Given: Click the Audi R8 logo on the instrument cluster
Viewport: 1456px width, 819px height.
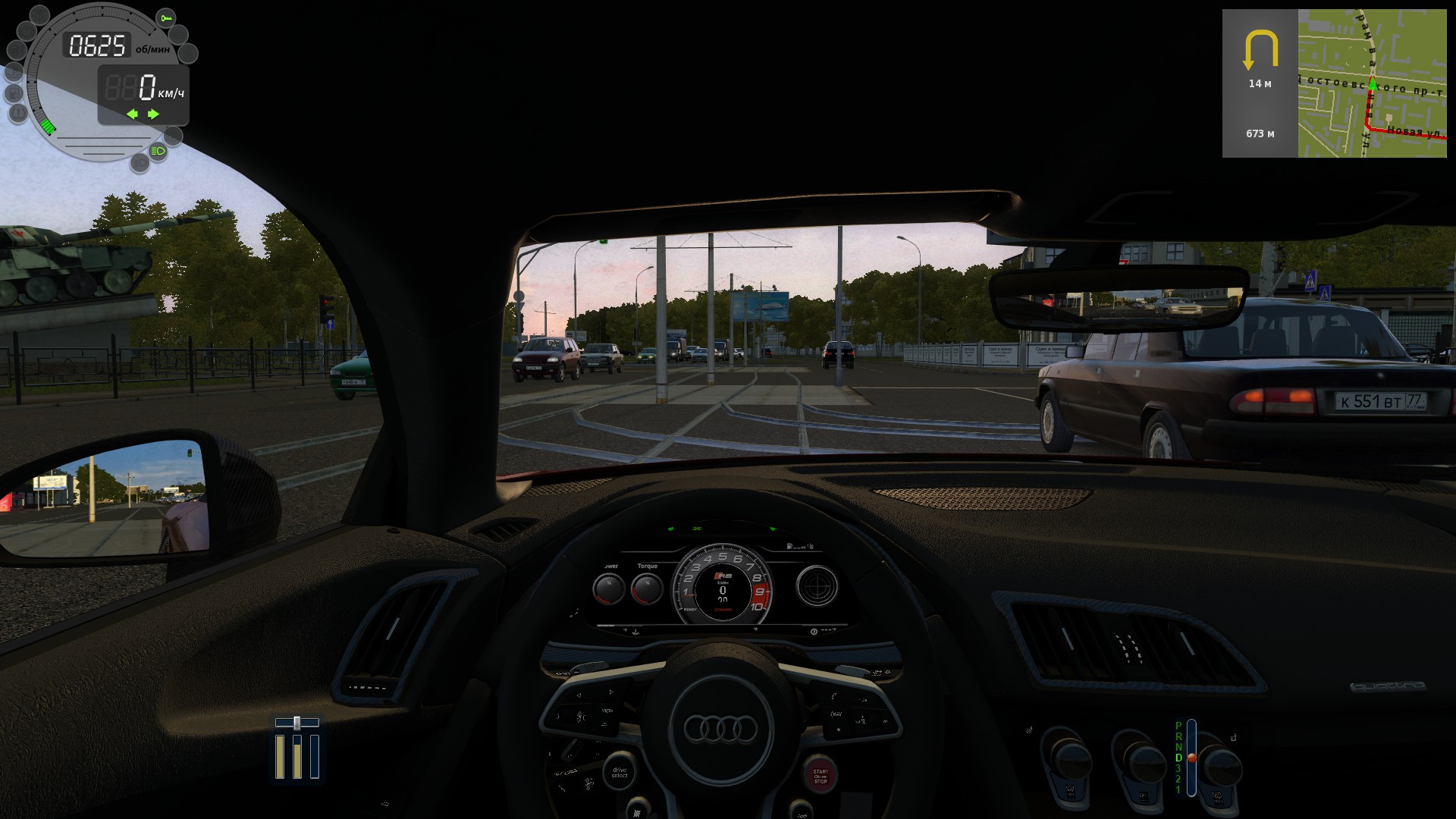Looking at the screenshot, I should pos(723,575).
